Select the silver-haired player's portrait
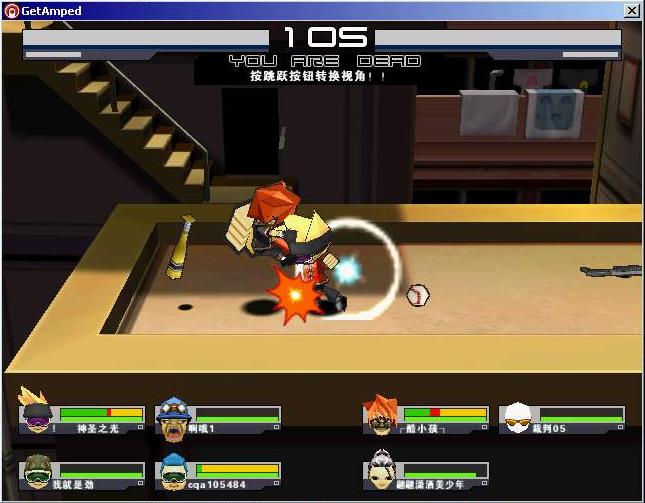This screenshot has width=645, height=503. pyautogui.click(x=381, y=471)
